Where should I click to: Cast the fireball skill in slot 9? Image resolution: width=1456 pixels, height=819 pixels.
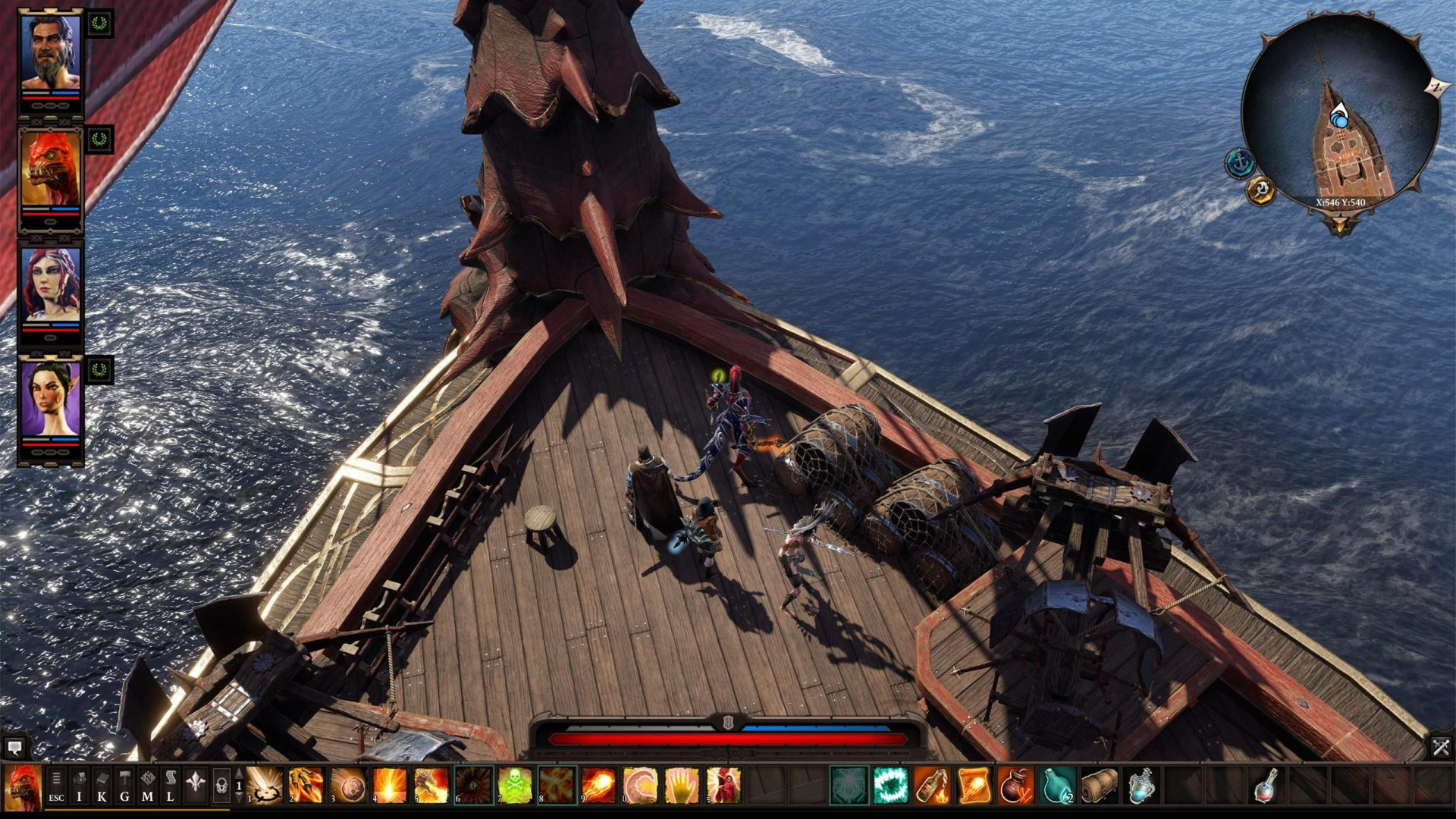[598, 785]
